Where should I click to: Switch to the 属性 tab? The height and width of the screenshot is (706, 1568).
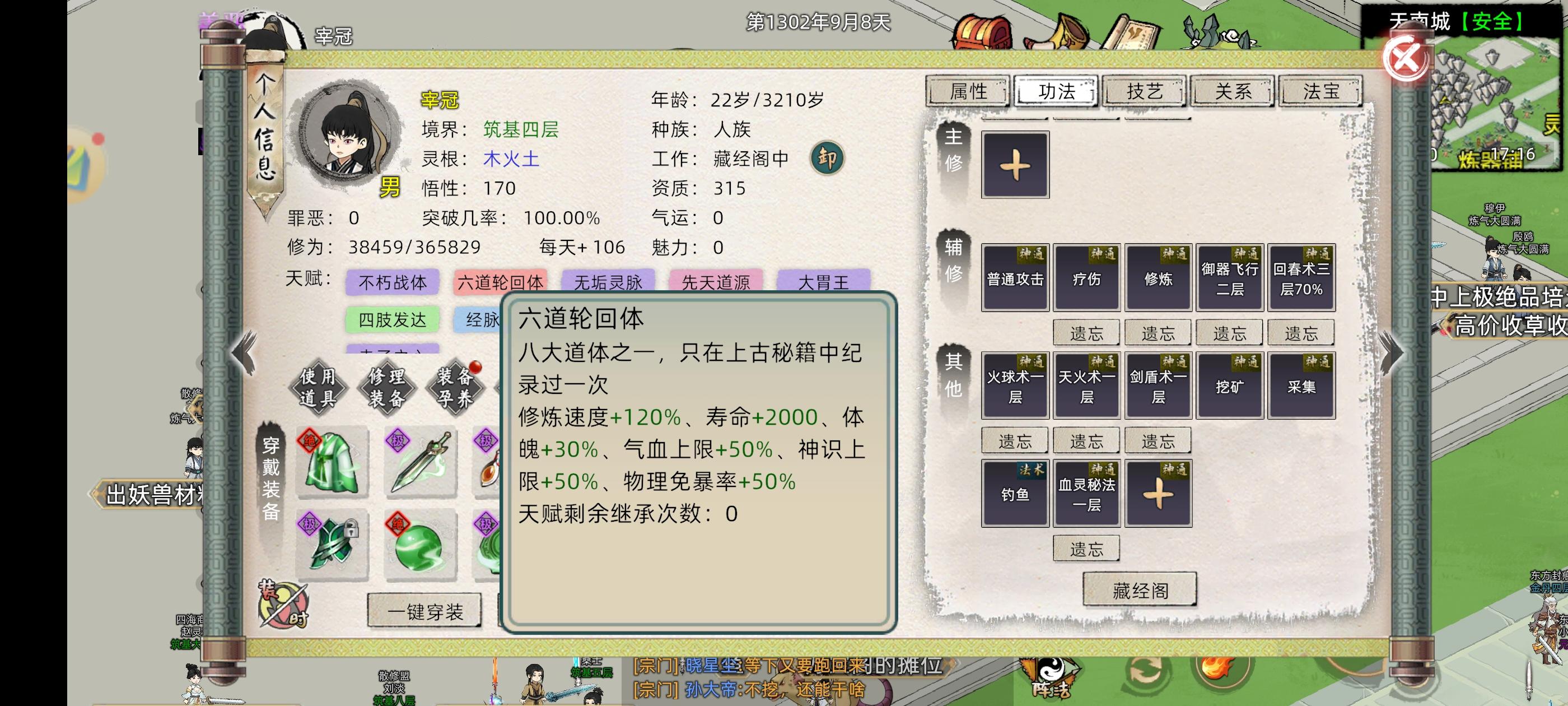(x=968, y=91)
